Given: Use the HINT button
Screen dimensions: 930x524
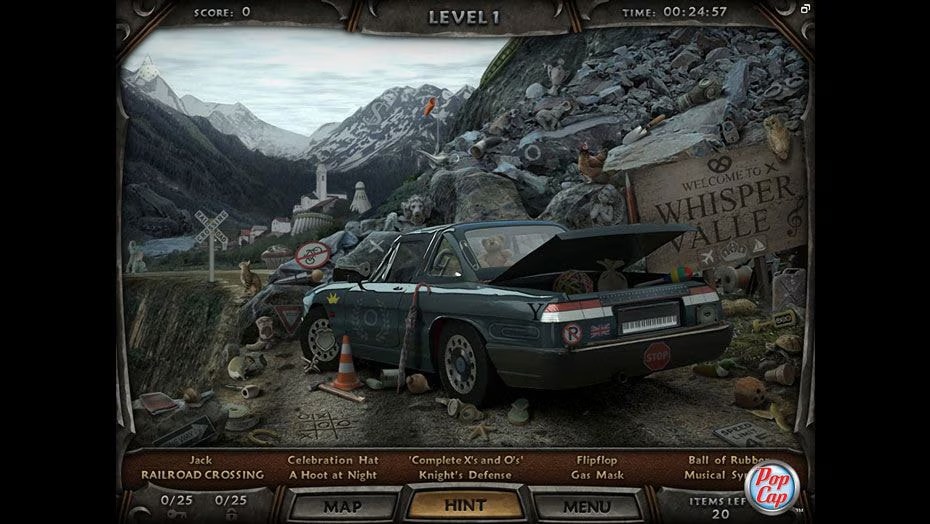Looking at the screenshot, I should point(464,506).
